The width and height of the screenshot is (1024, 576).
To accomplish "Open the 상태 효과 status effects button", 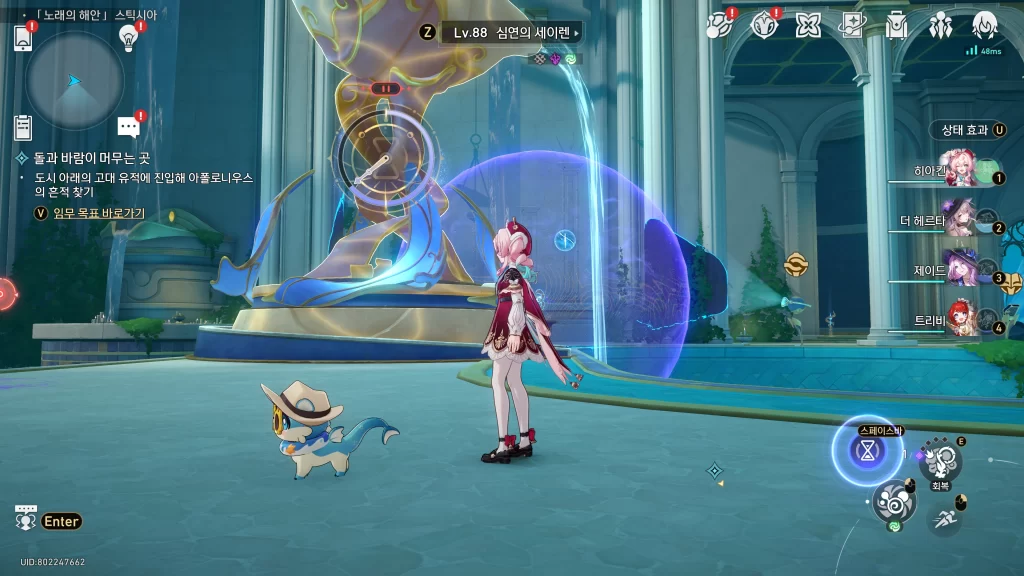I will 967,130.
